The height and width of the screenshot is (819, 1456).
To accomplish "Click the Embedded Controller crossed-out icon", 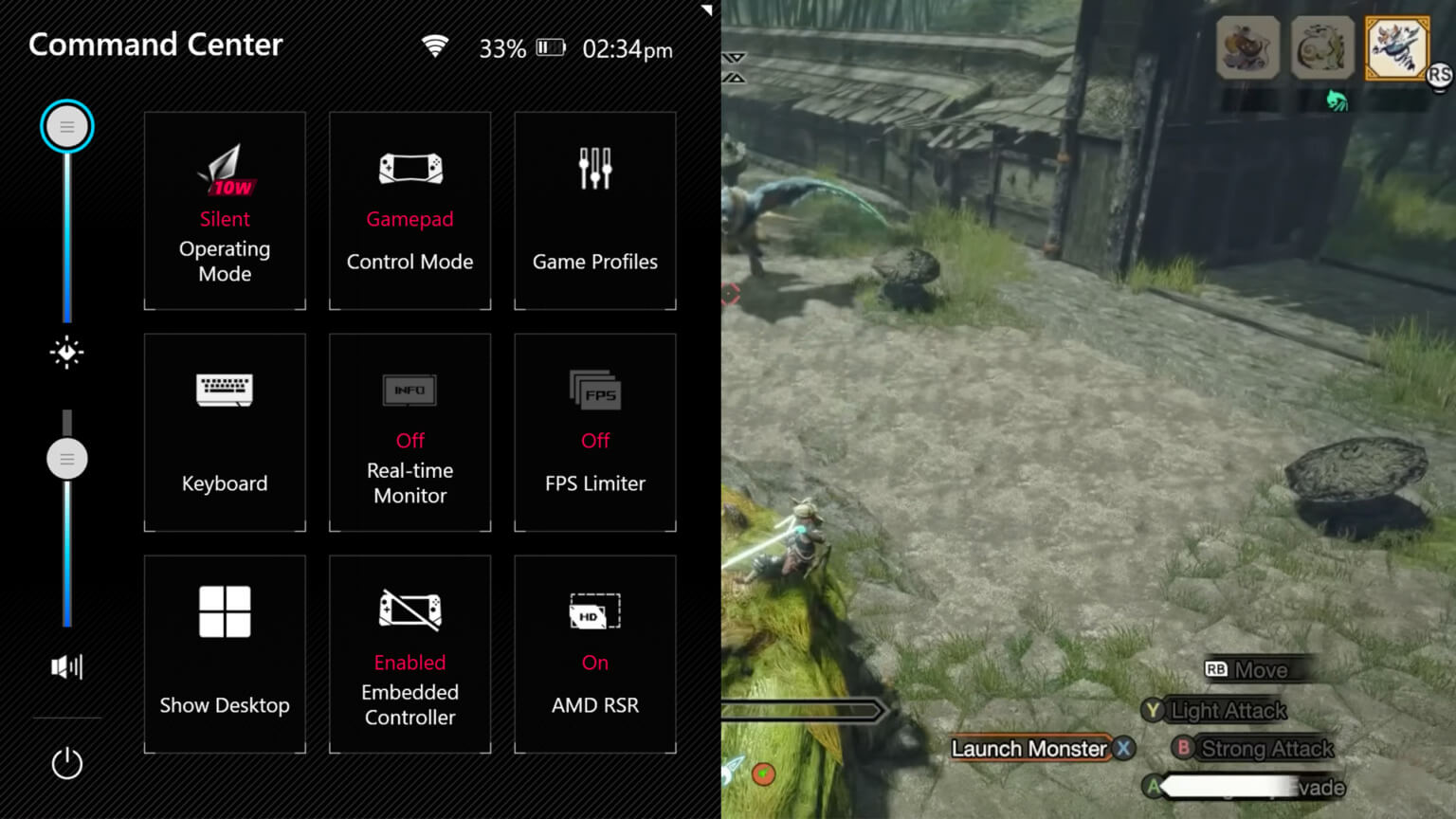I will point(409,610).
